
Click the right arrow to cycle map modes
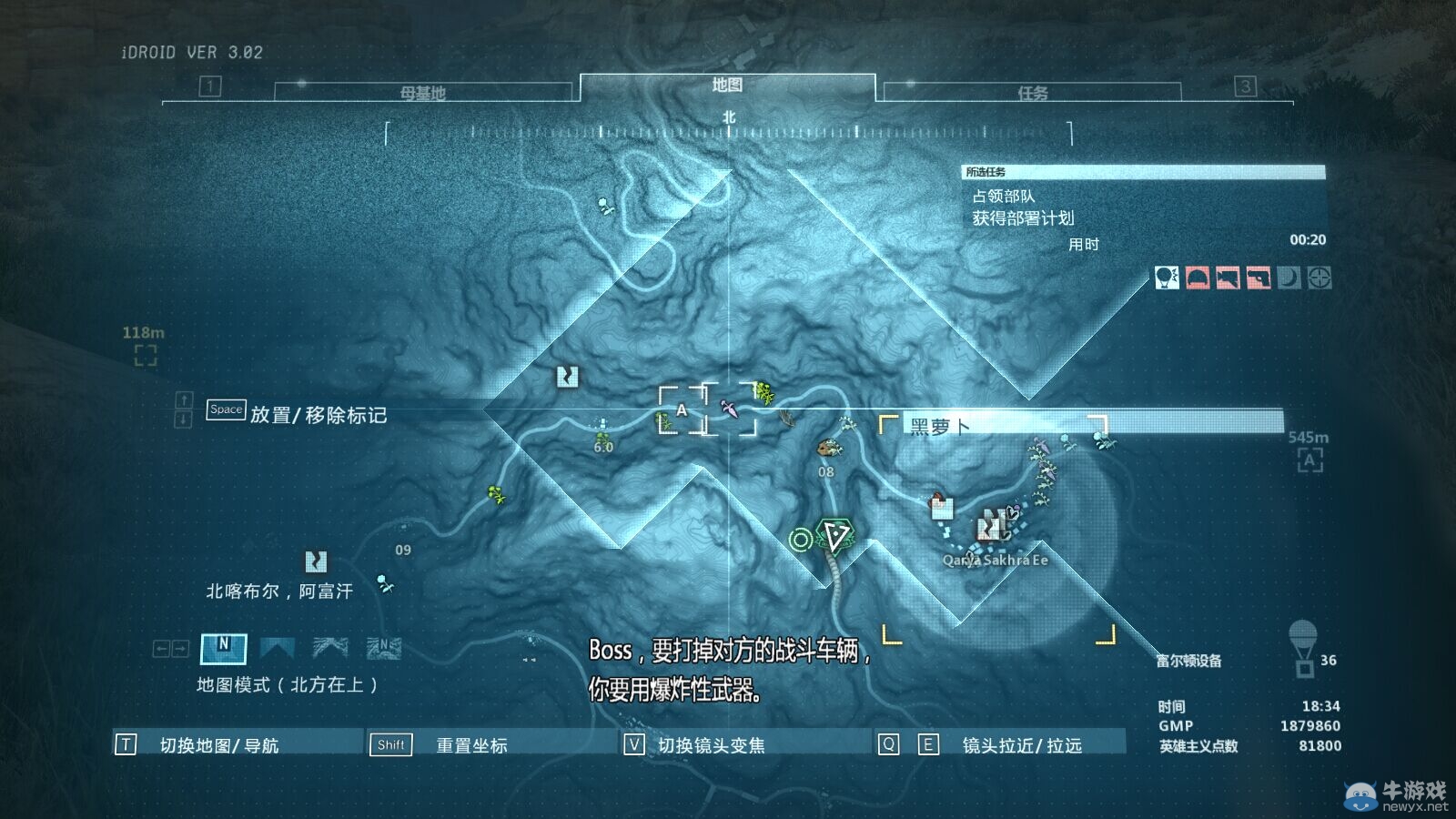pyautogui.click(x=179, y=648)
